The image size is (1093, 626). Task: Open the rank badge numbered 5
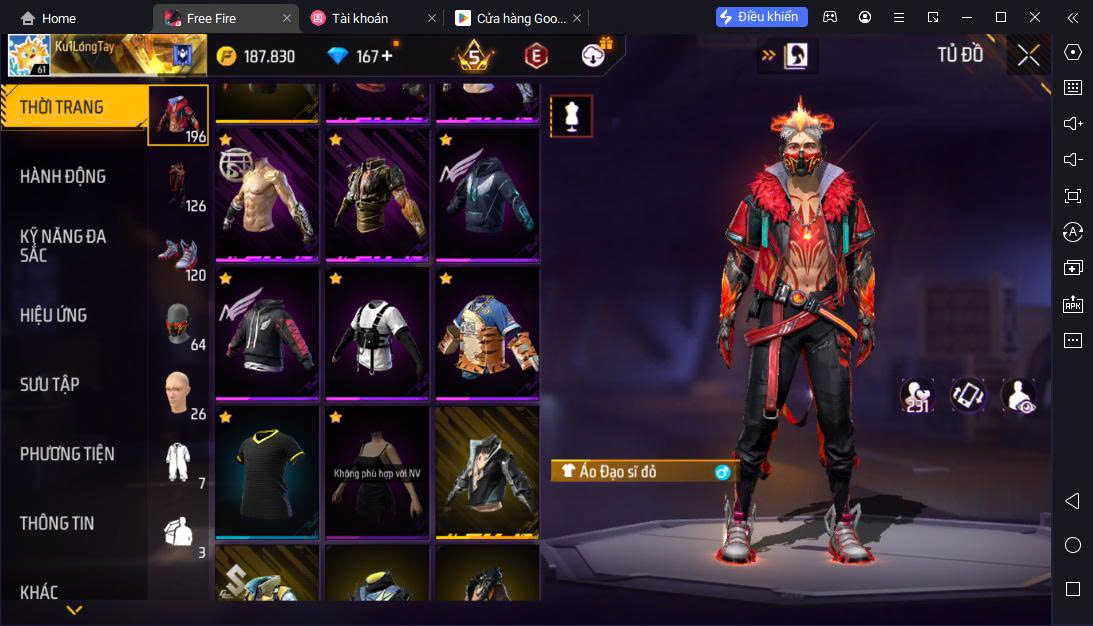472,56
